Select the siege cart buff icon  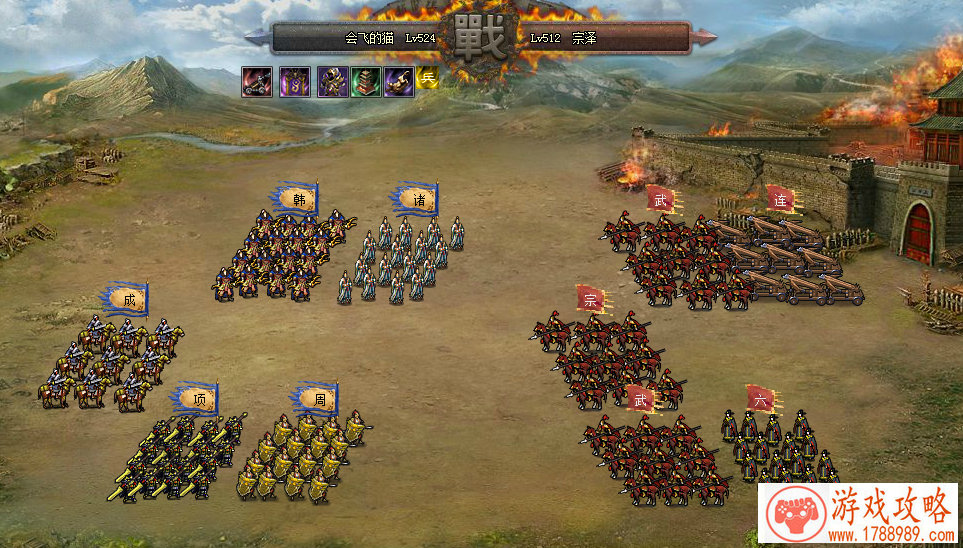256,82
